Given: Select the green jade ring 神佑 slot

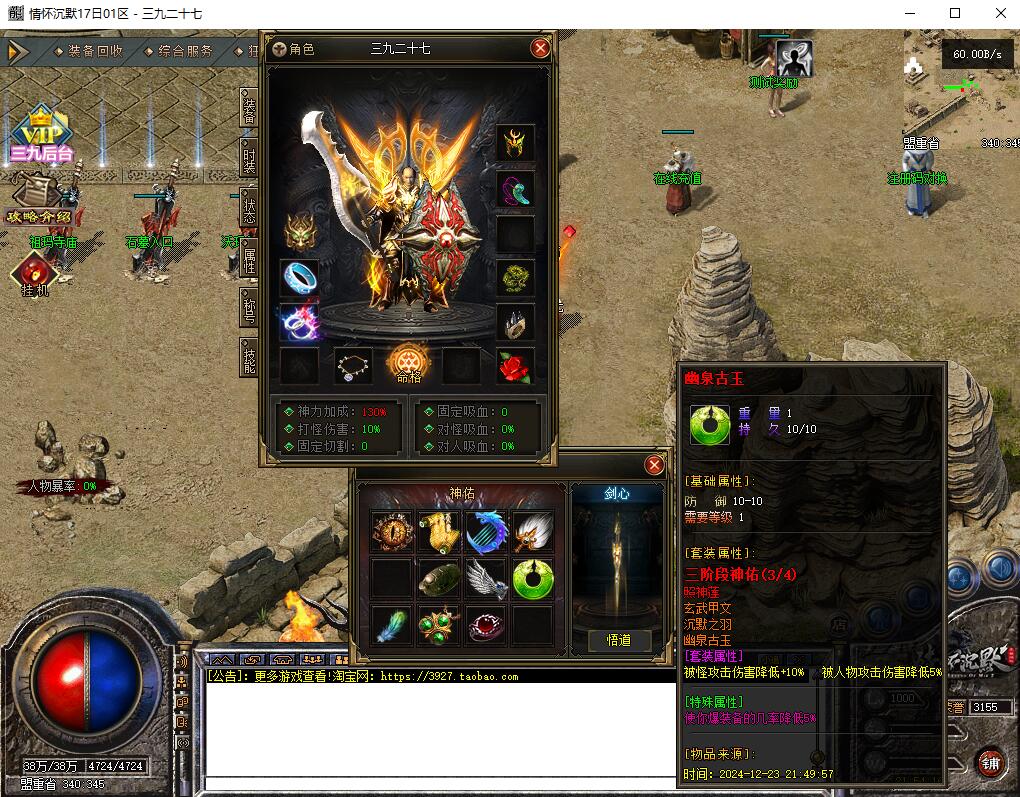Looking at the screenshot, I should tap(532, 578).
